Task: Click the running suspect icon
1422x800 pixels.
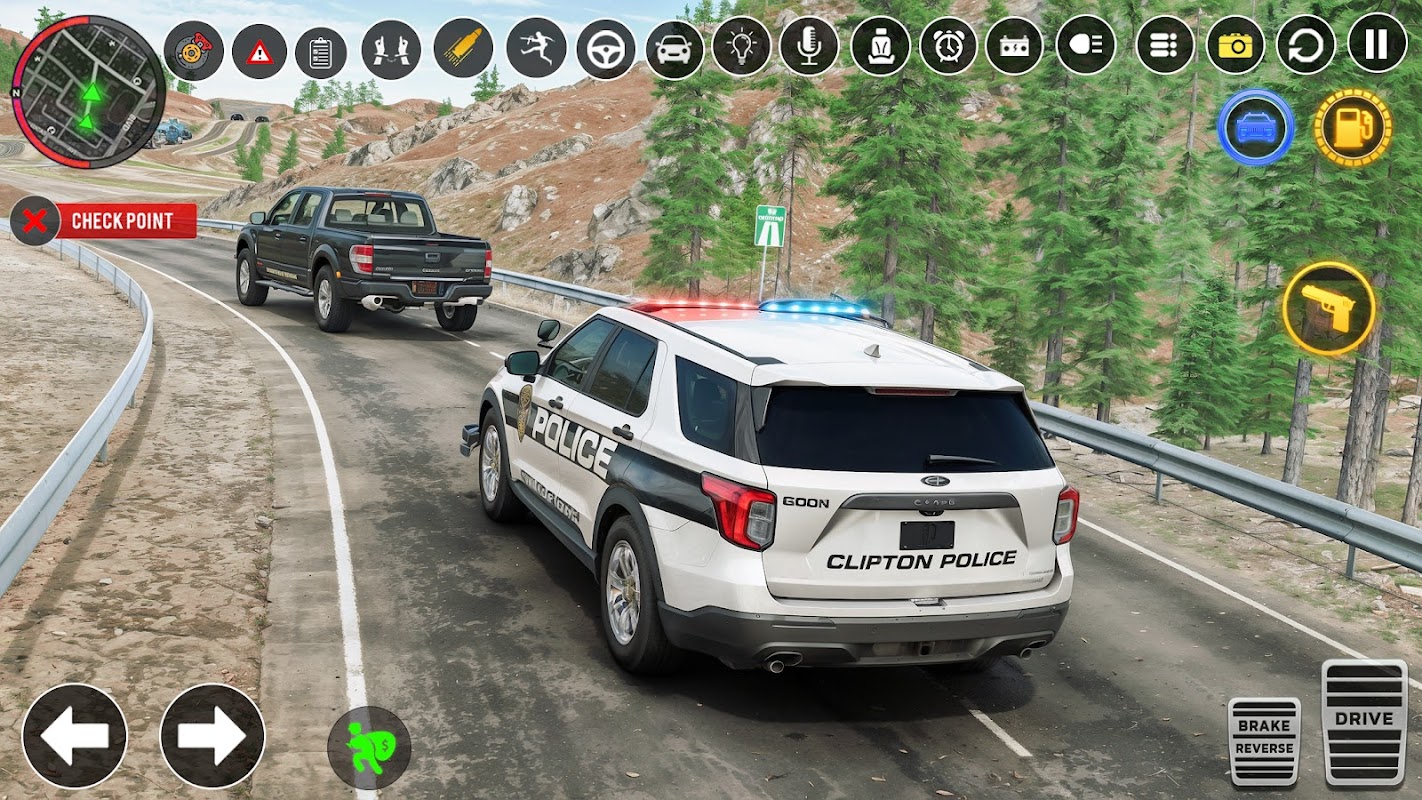Action: click(x=535, y=48)
